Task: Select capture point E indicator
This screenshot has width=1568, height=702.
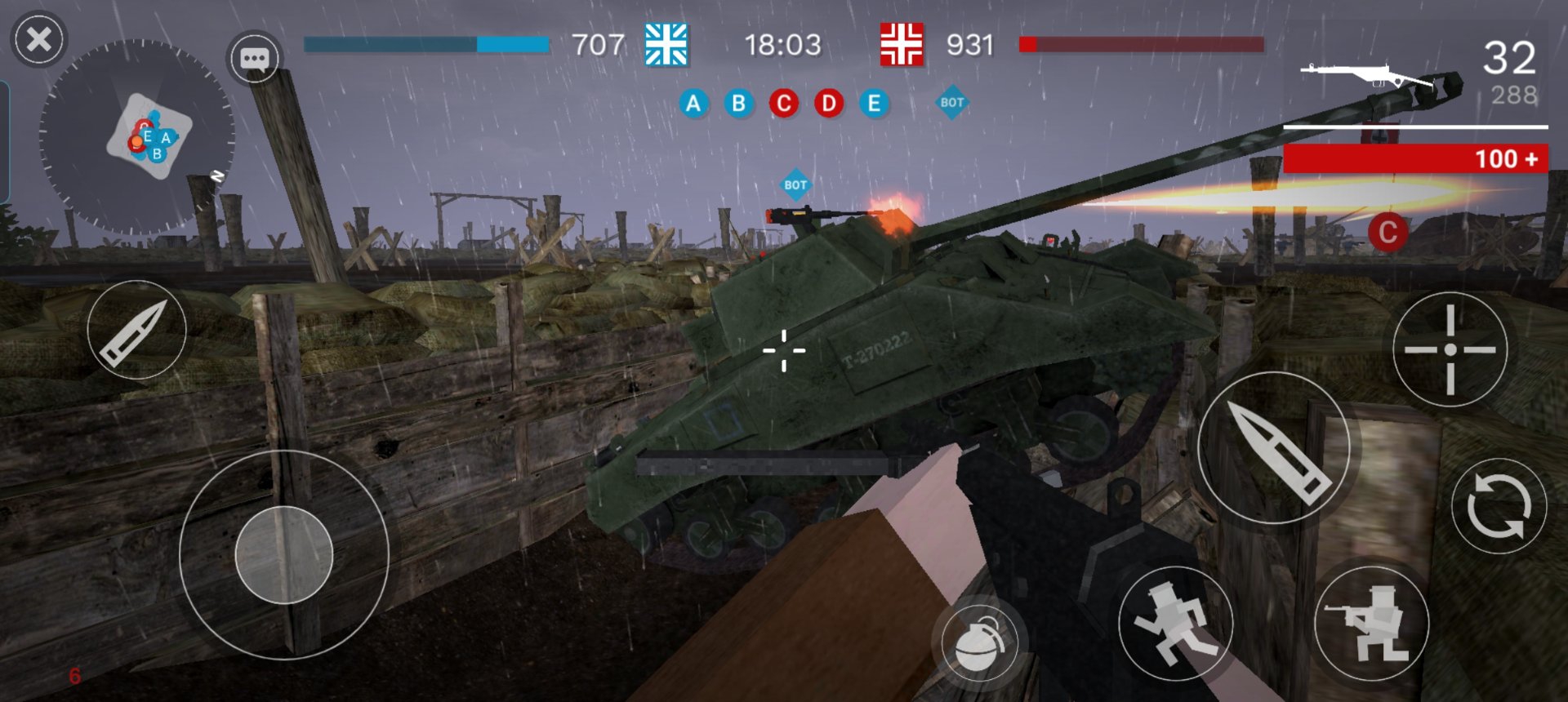Action: coord(874,104)
